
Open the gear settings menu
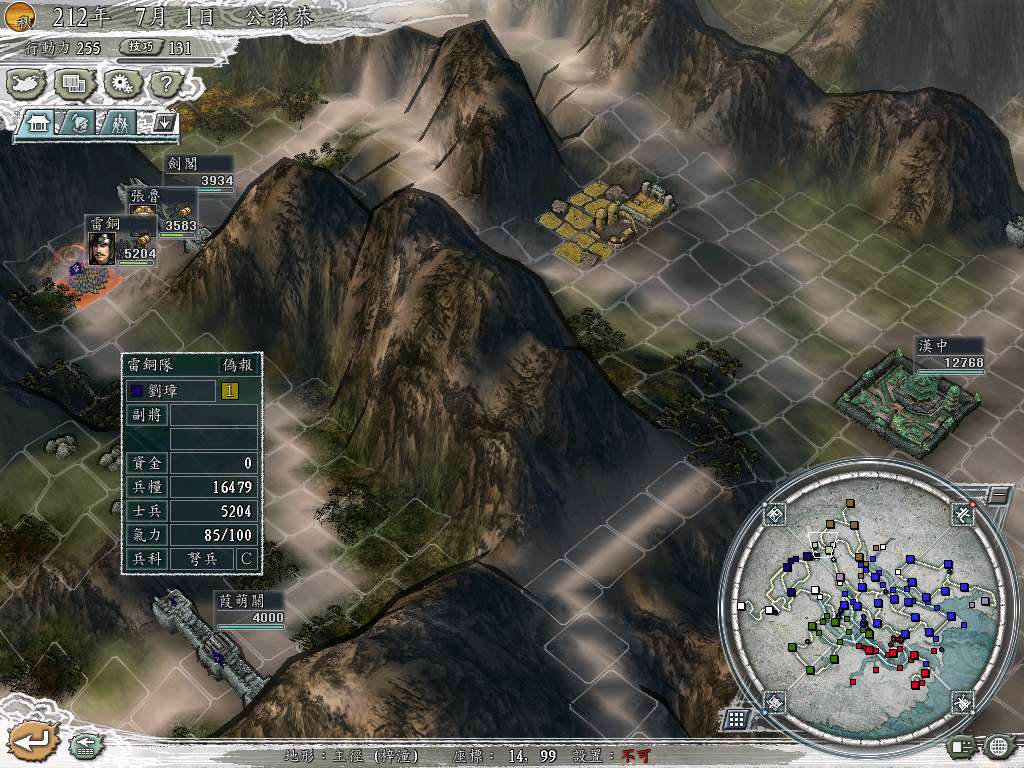click(122, 83)
